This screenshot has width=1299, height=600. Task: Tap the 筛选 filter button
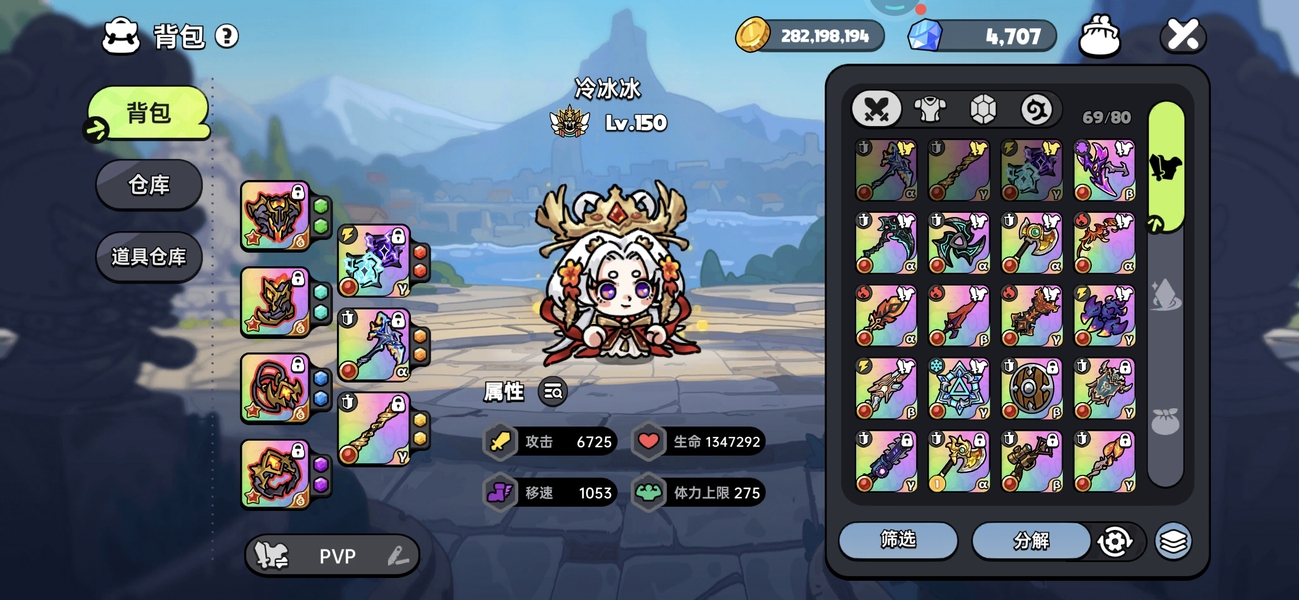[897, 540]
